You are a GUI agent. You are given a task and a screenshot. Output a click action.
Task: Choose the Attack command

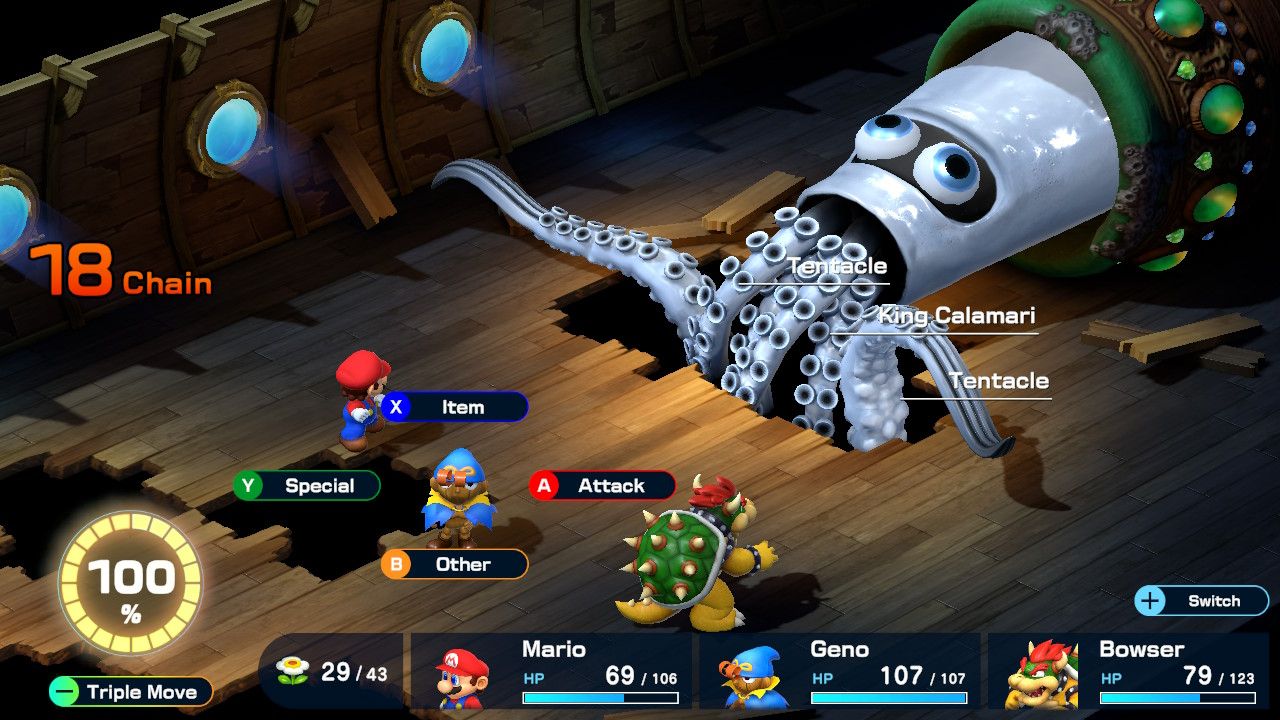(602, 486)
